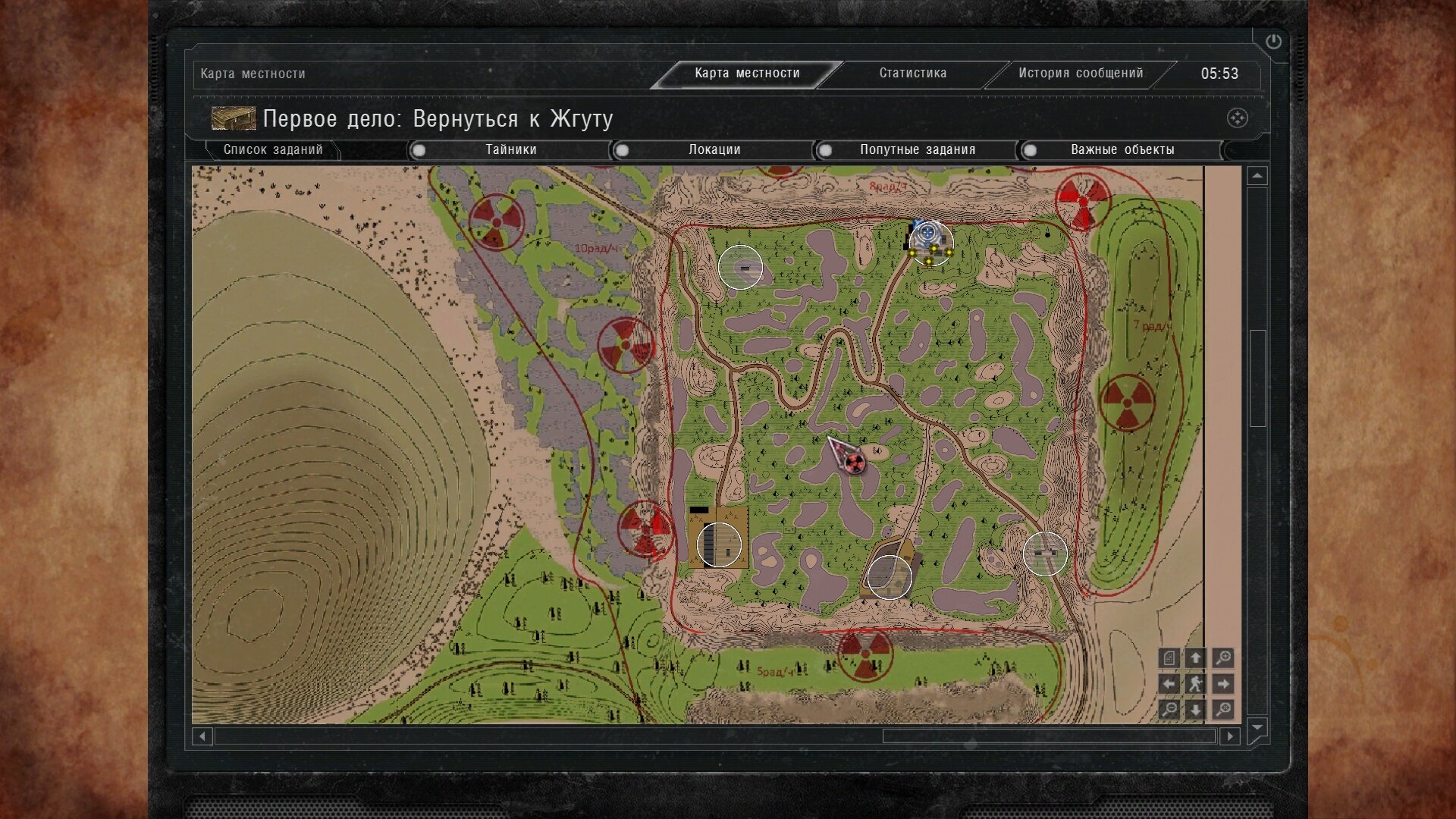Toggle the Важные объекты filter
Screen dimensions: 1456x819
coord(1030,150)
